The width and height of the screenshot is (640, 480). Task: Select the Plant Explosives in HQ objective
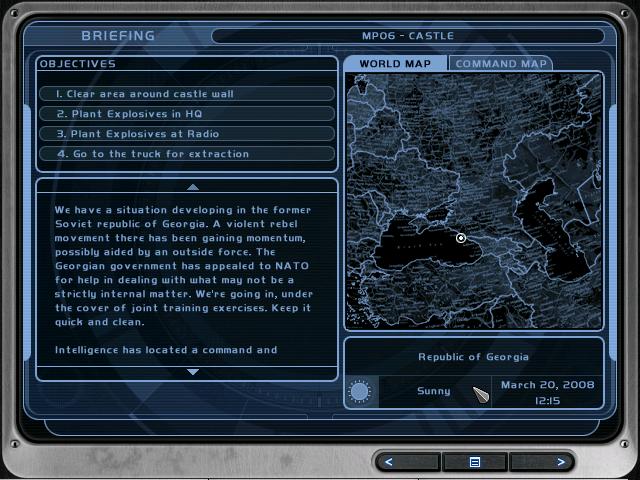[x=187, y=114]
